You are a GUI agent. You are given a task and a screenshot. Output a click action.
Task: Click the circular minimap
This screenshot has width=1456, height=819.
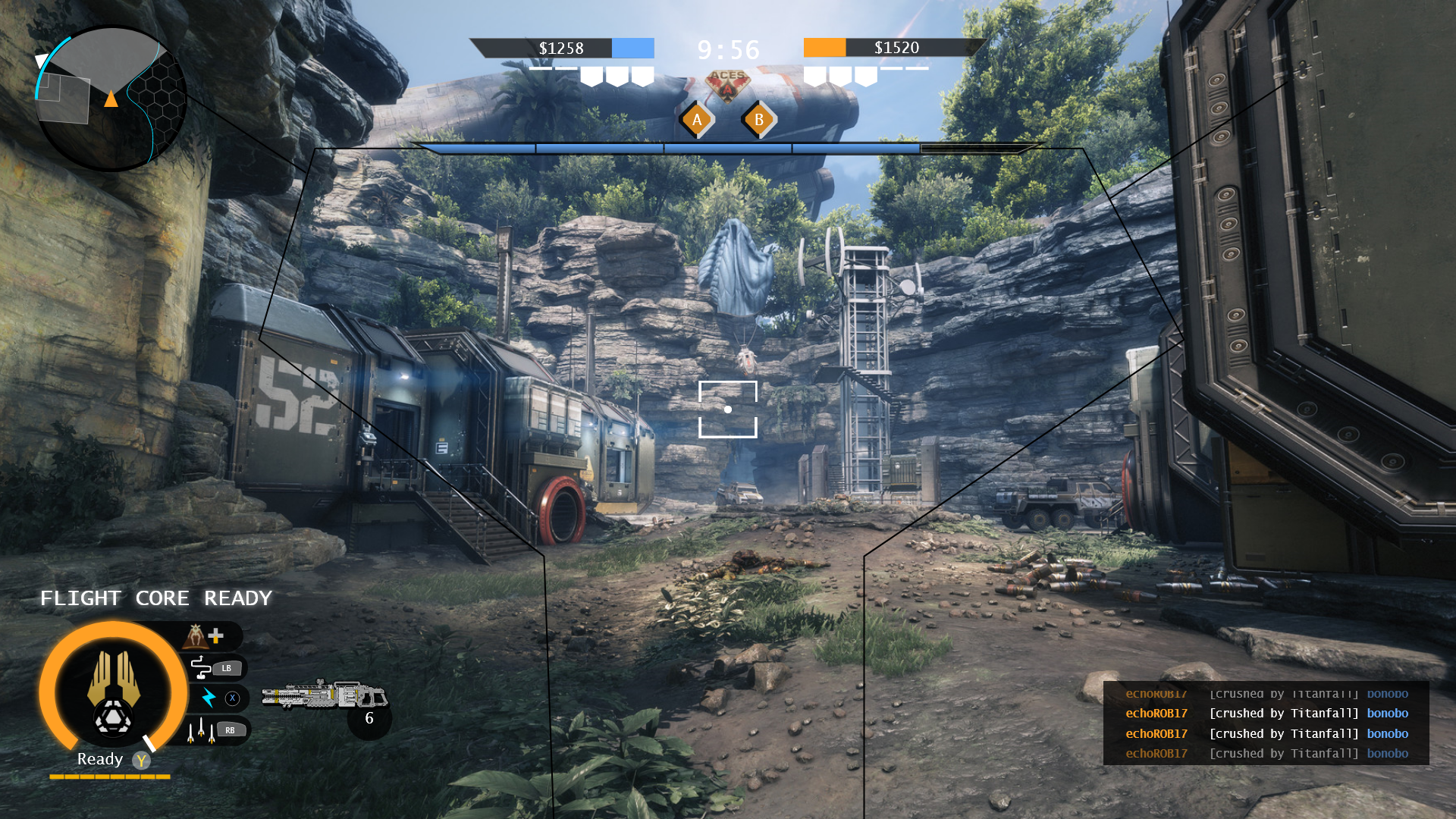pos(111,99)
